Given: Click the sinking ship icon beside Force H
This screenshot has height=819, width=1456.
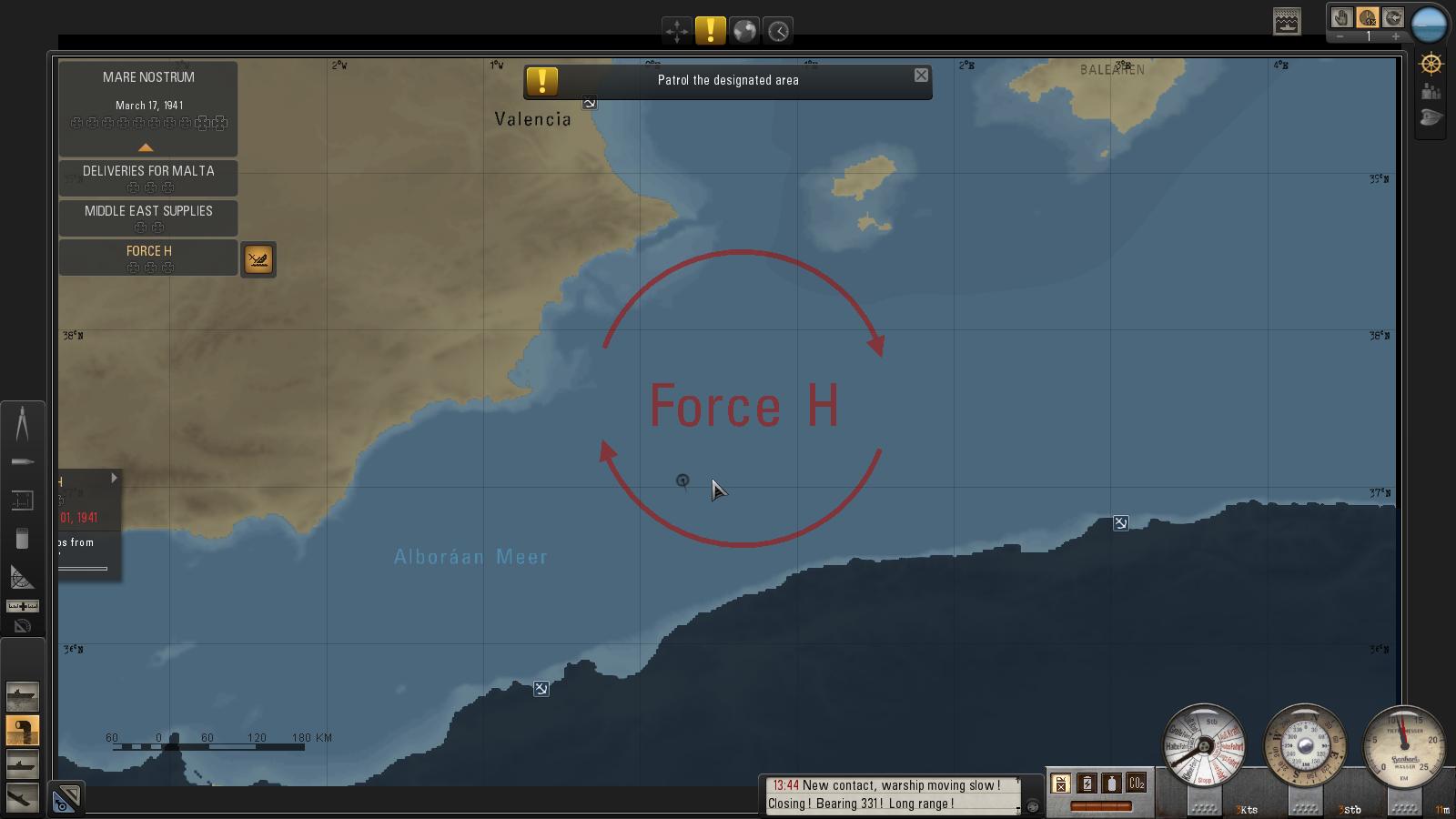Looking at the screenshot, I should [x=258, y=260].
